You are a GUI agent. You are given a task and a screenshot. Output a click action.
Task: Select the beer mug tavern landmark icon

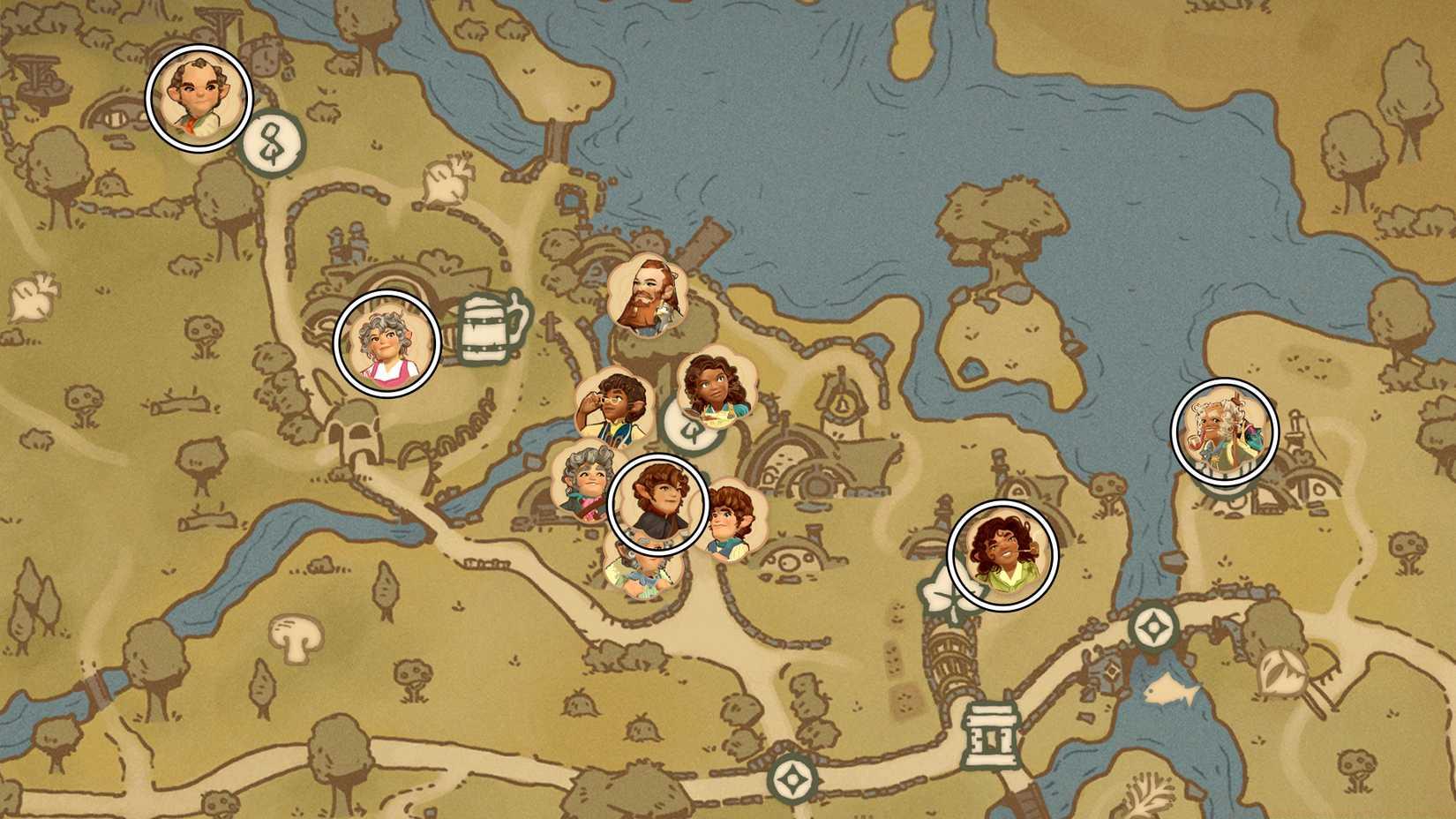[487, 331]
